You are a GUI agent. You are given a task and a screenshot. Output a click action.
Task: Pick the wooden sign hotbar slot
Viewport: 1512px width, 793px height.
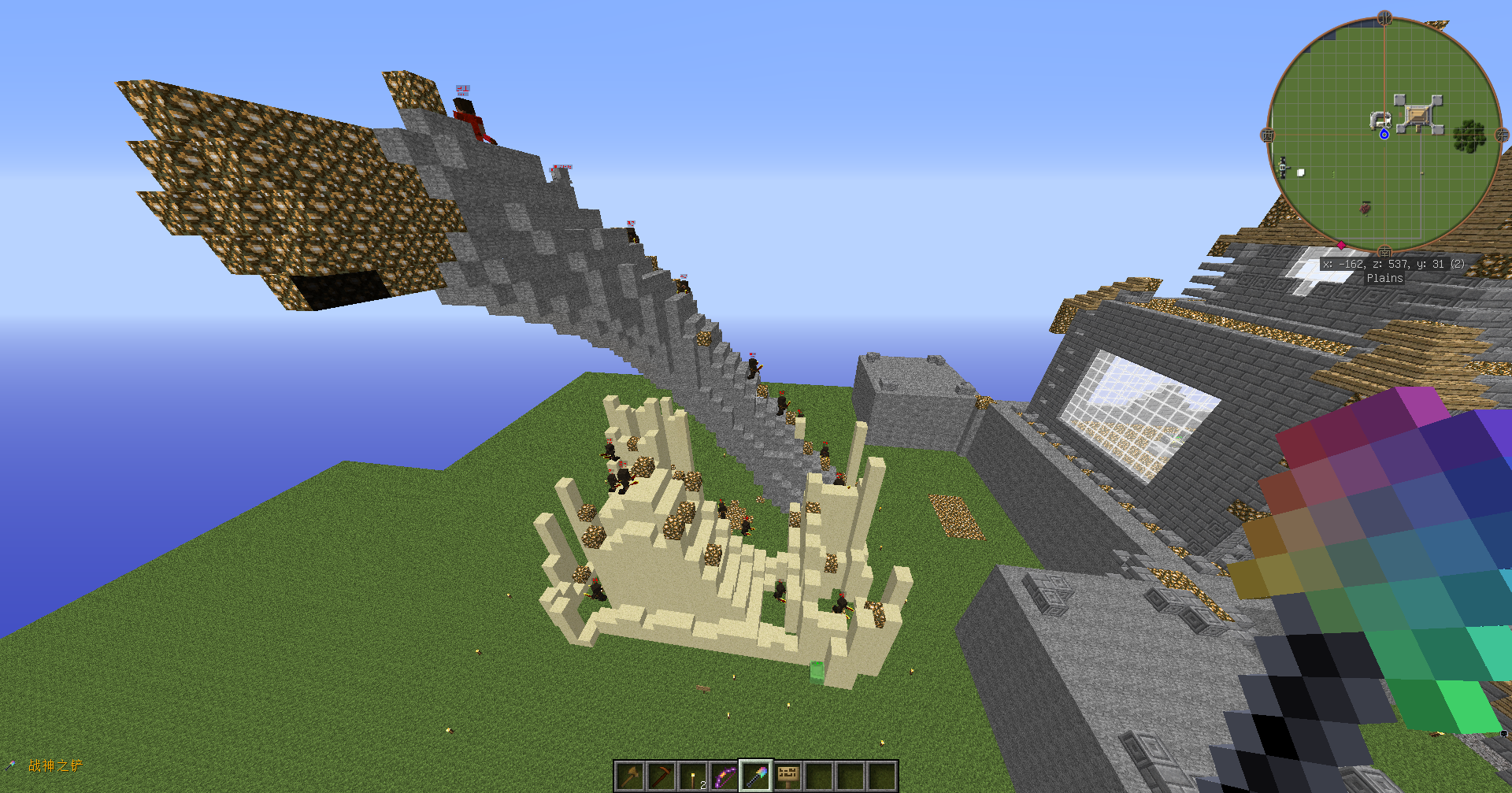[x=787, y=776]
